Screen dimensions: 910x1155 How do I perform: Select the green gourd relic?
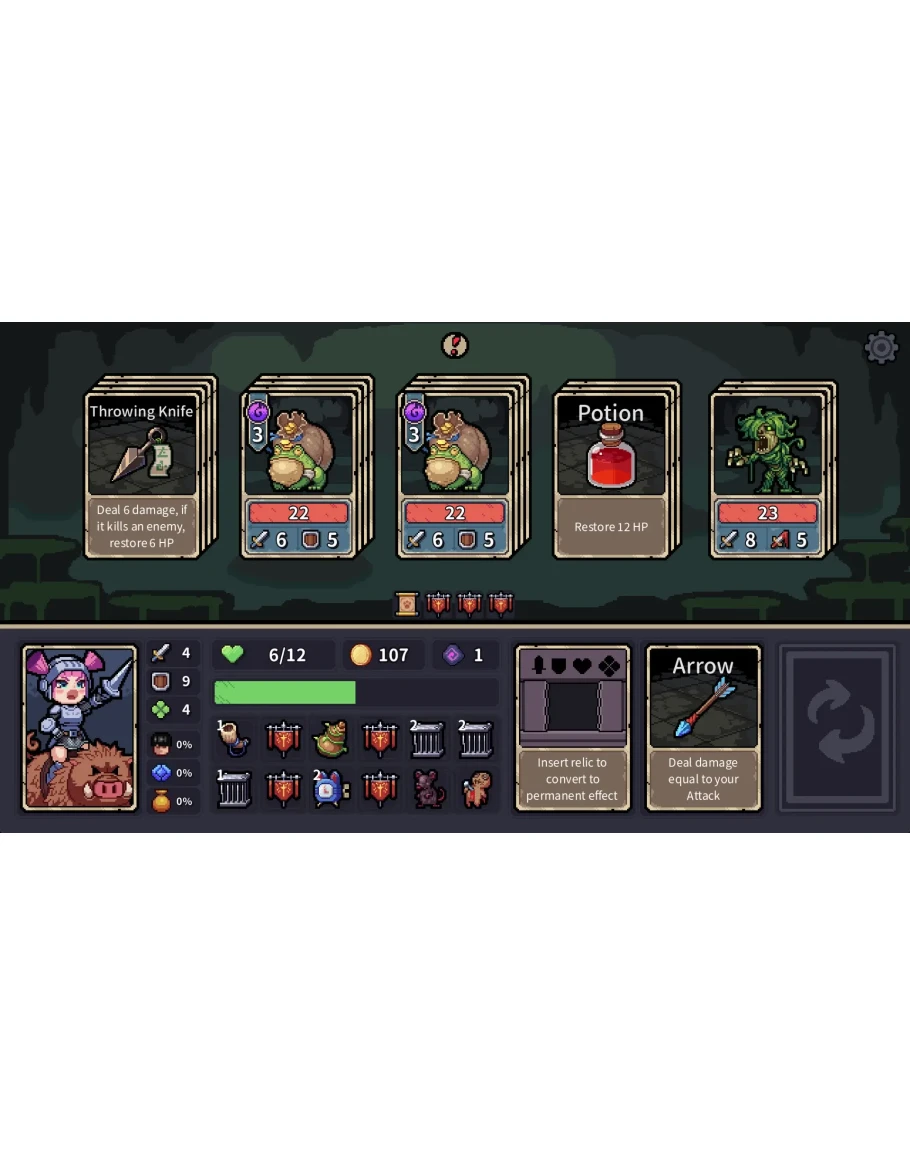[331, 740]
